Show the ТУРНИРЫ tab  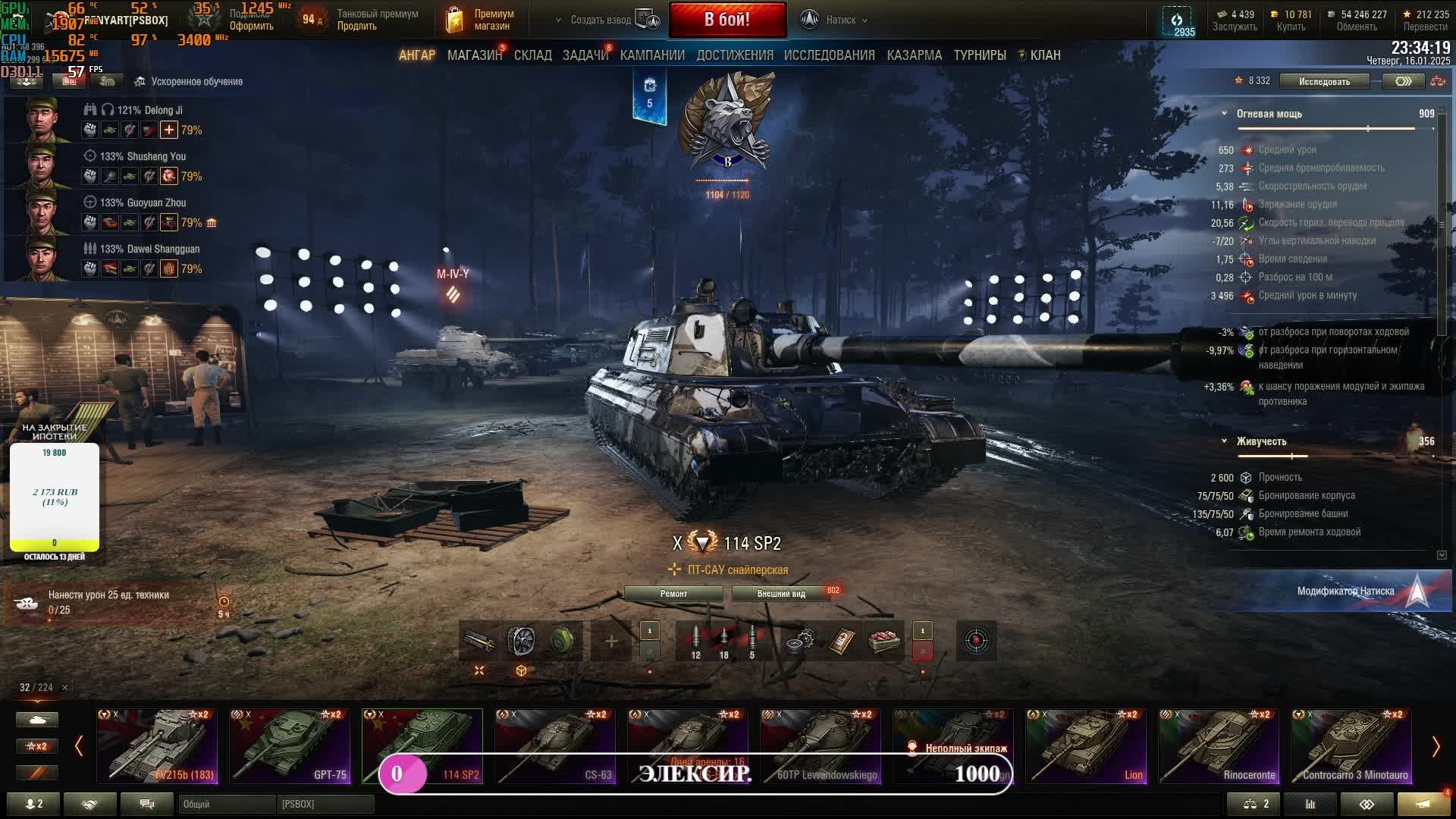click(x=979, y=55)
